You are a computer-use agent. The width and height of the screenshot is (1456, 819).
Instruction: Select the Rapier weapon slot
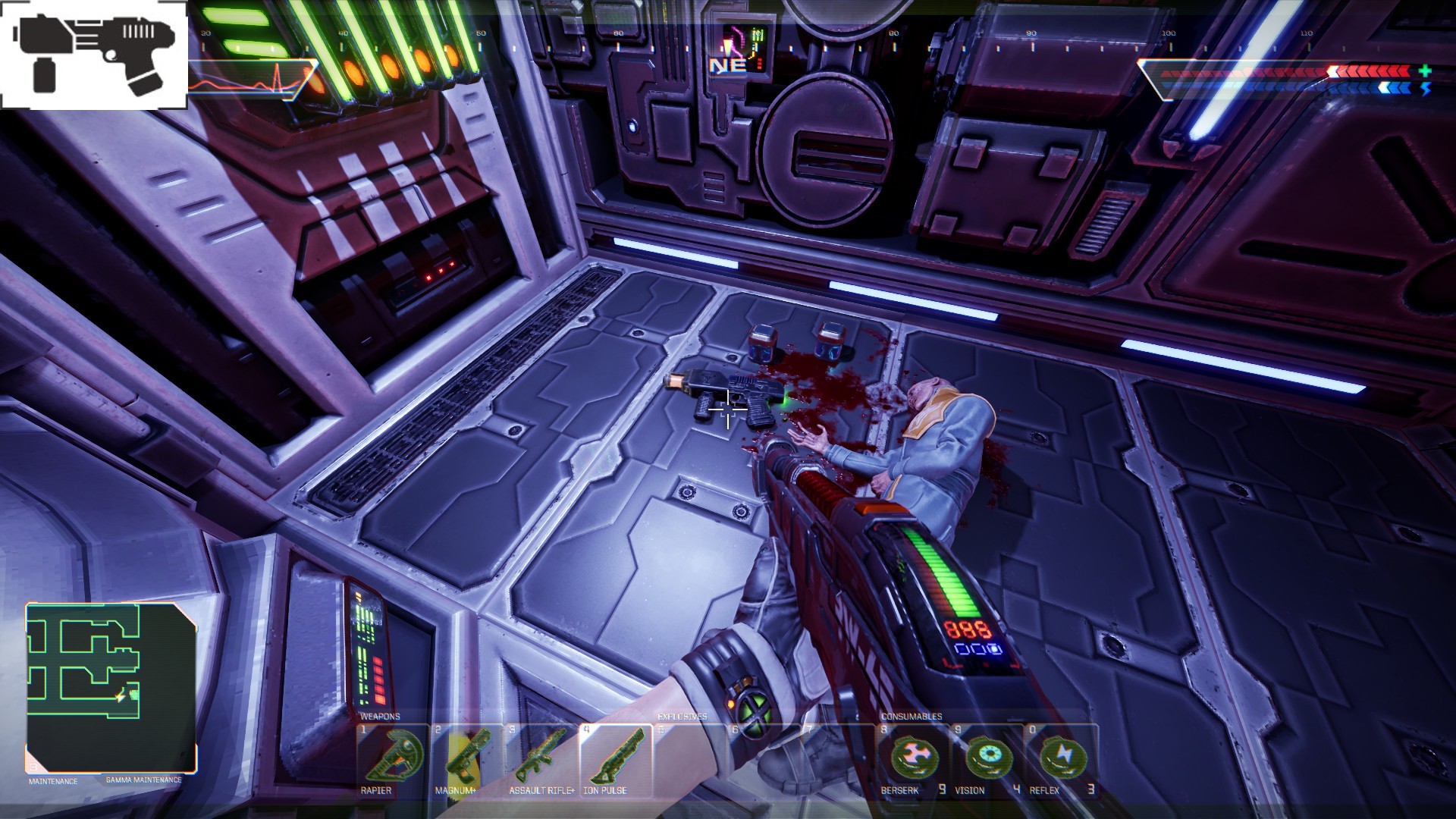[x=392, y=758]
